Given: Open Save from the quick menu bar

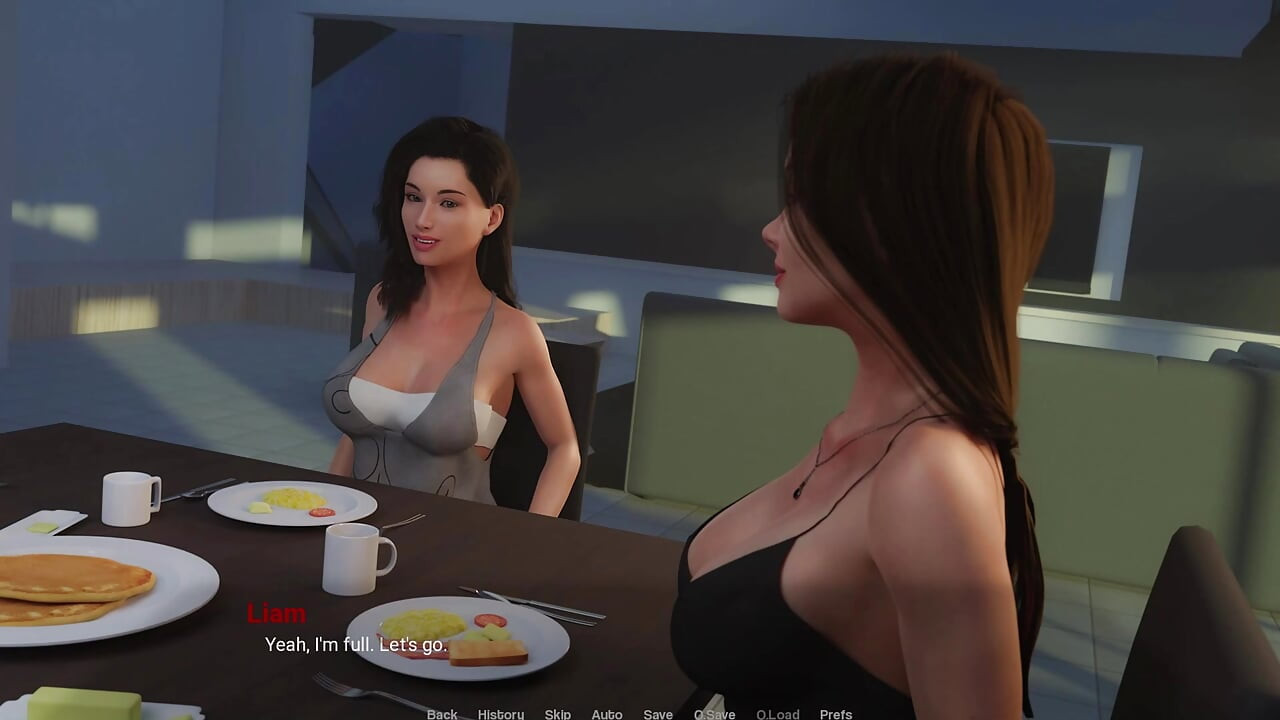Looking at the screenshot, I should (658, 714).
